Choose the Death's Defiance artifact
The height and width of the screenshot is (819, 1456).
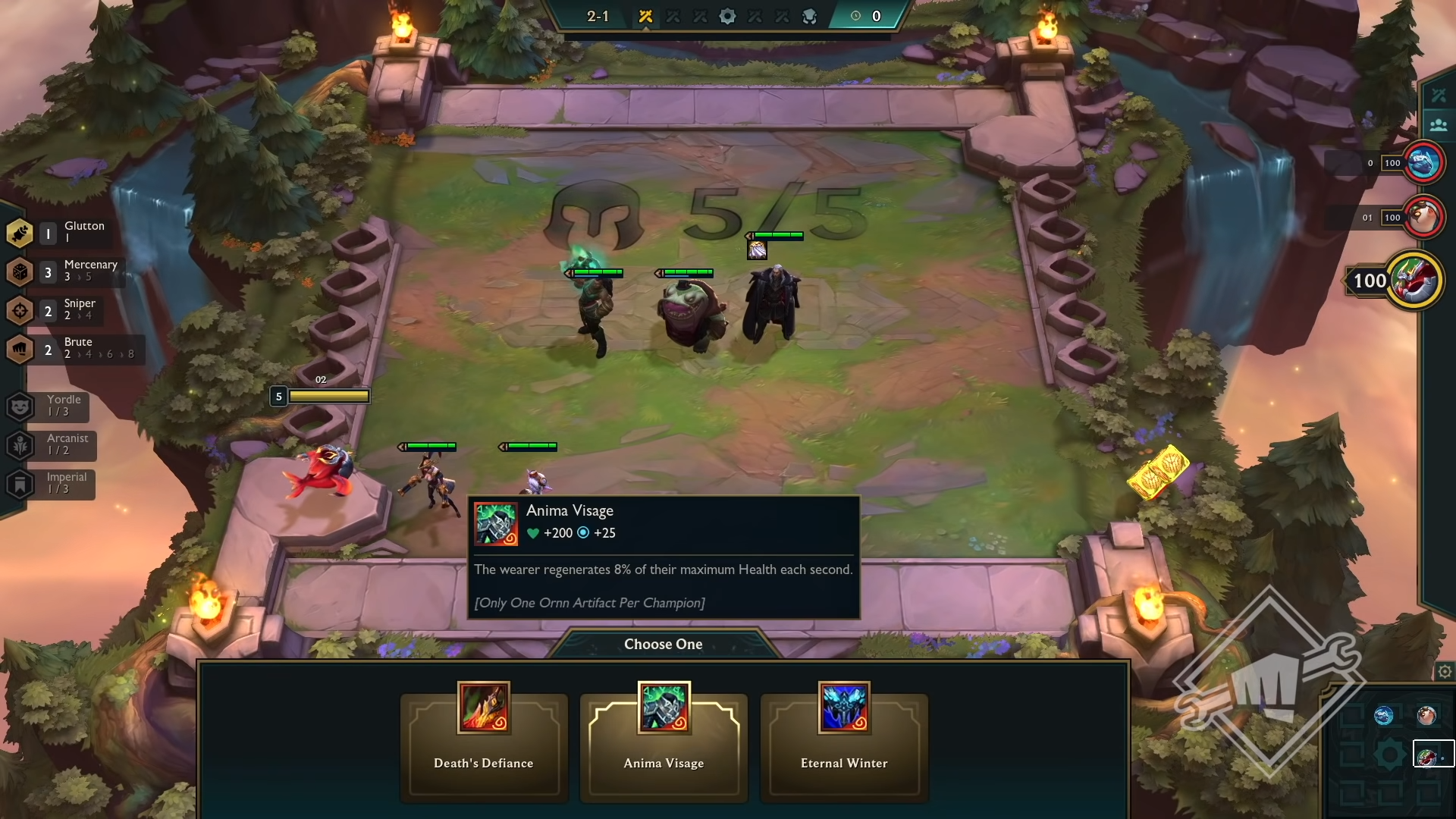[483, 747]
